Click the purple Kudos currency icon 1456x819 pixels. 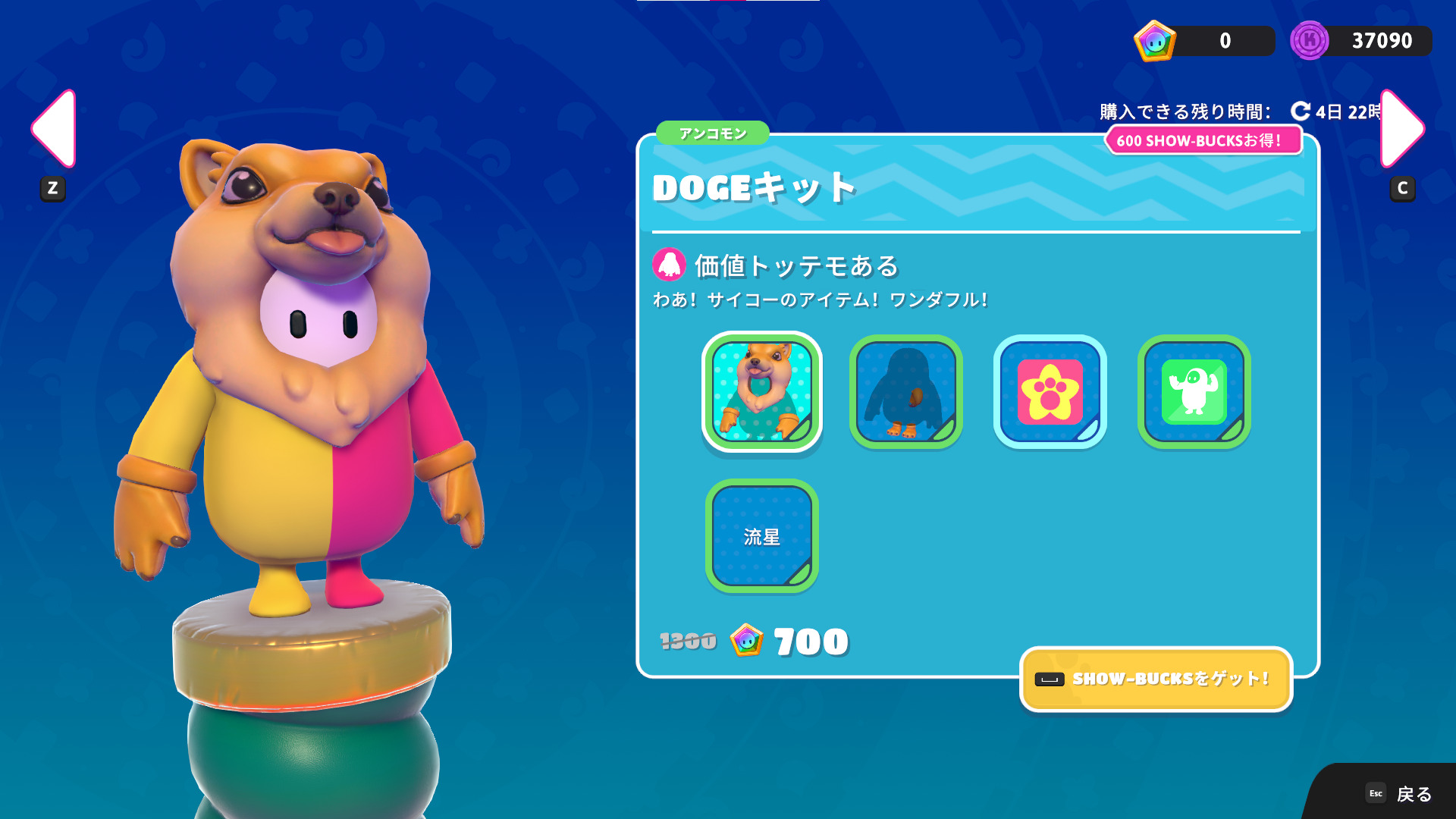tap(1310, 41)
